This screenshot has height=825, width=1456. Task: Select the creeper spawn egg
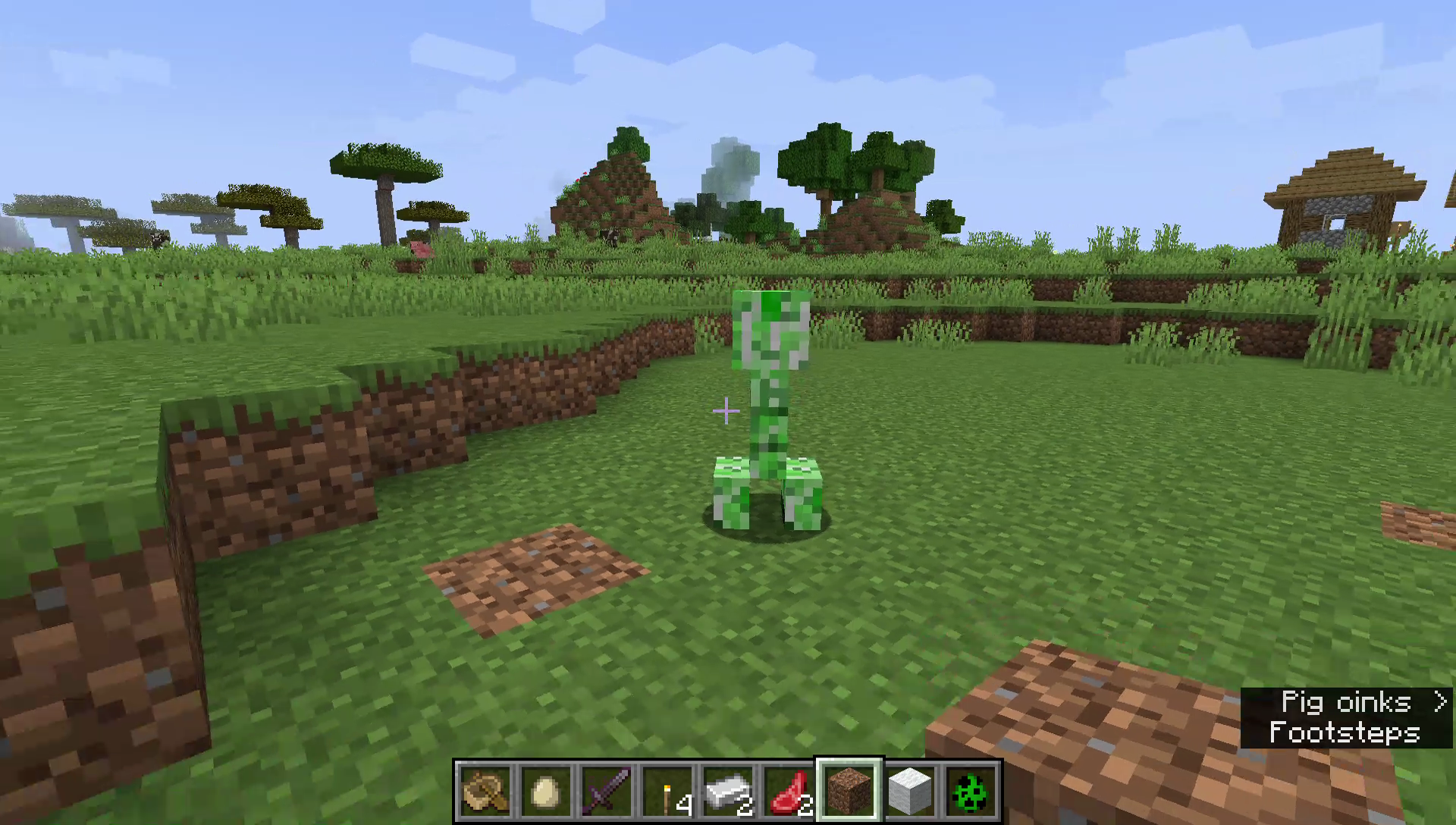pos(969,792)
